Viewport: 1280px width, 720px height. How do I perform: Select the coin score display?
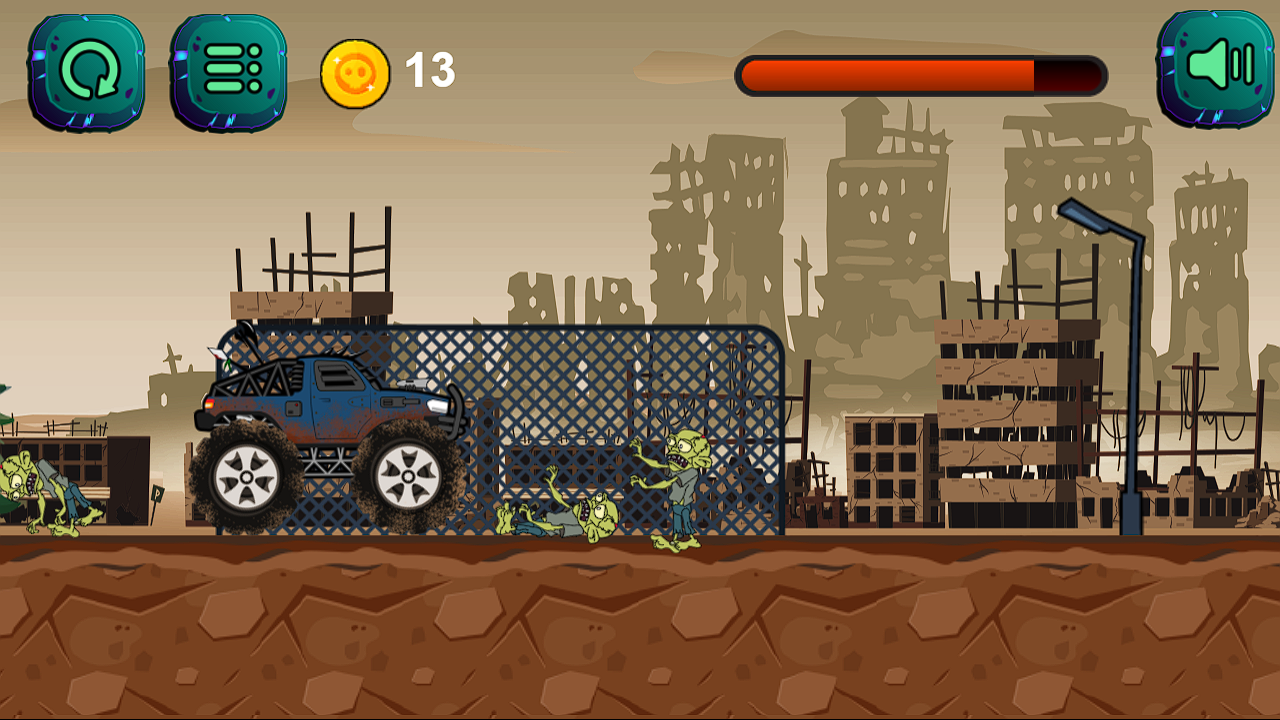385,70
